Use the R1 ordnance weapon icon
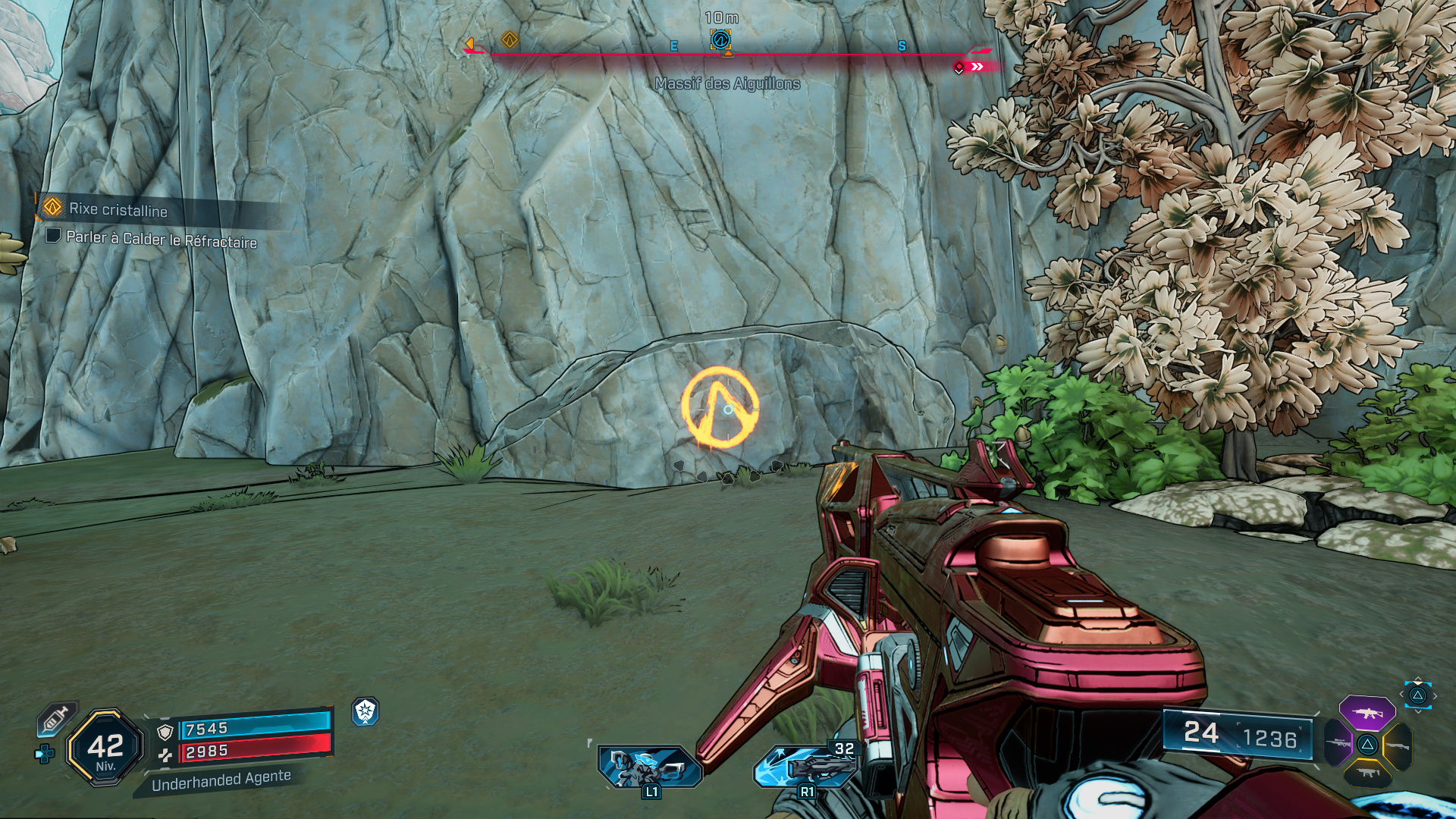This screenshot has height=819, width=1456. pos(806,766)
